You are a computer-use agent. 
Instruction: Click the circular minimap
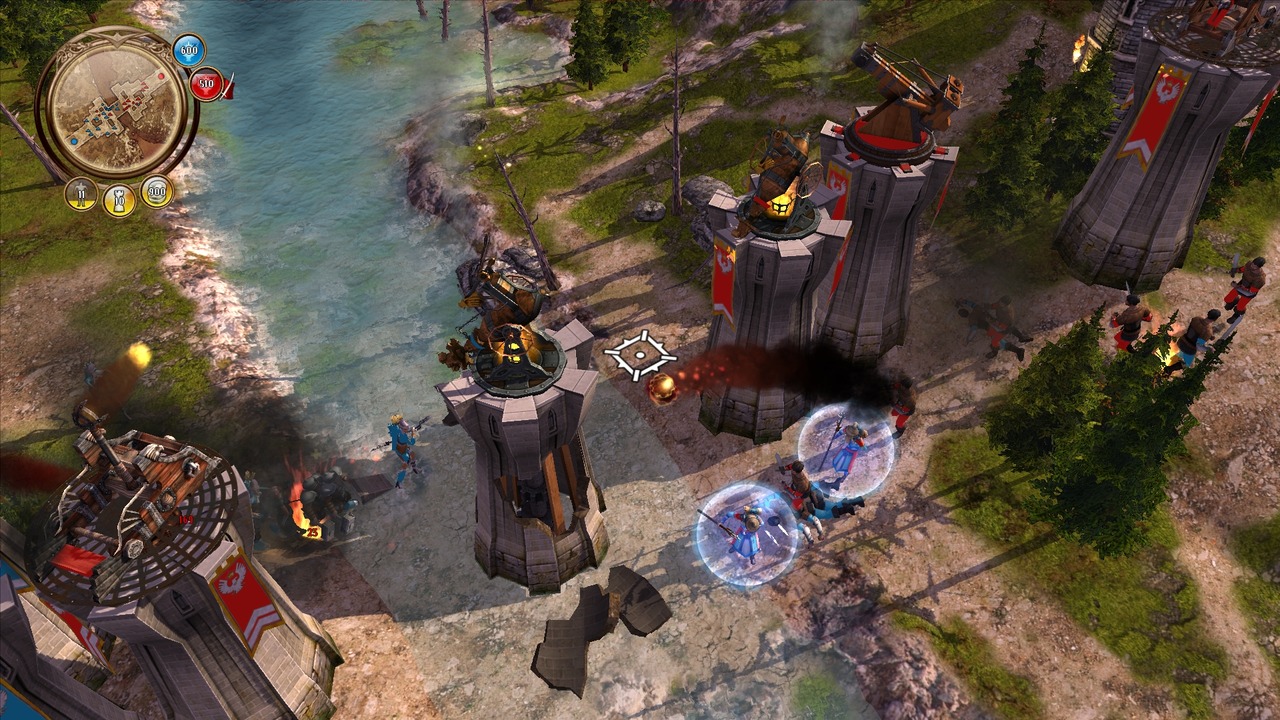[x=116, y=102]
